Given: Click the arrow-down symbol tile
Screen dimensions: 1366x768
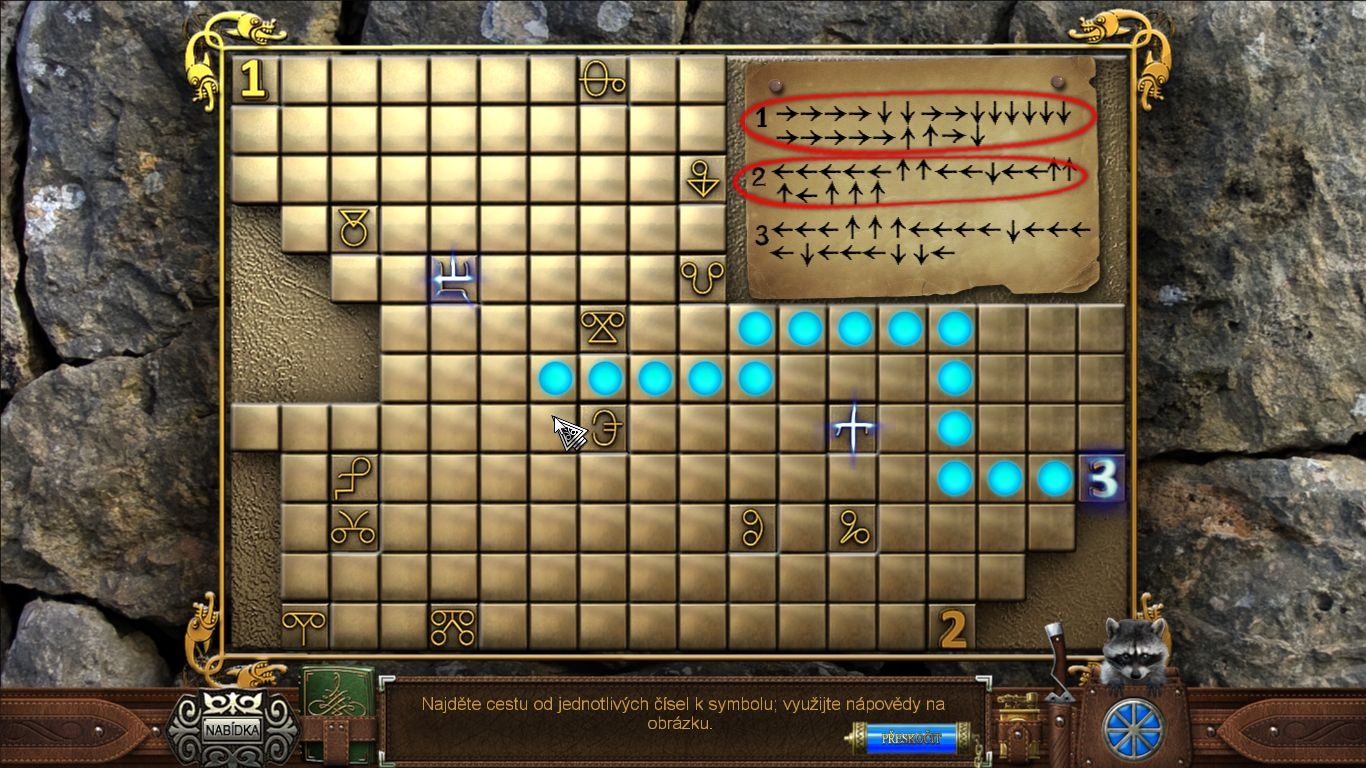Looking at the screenshot, I should pyautogui.click(x=703, y=179).
